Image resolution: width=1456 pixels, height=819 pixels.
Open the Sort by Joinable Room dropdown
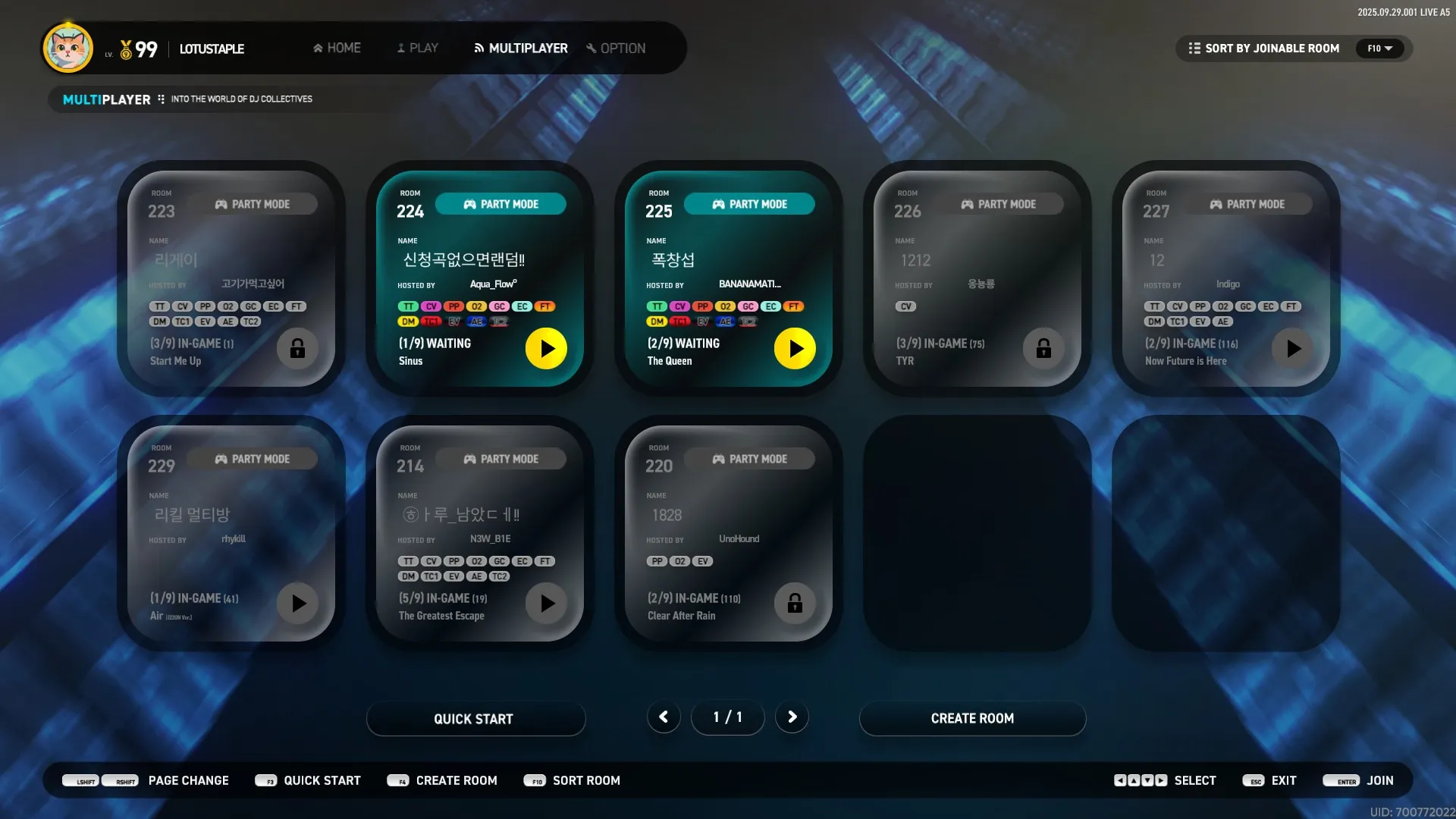[x=1294, y=49]
